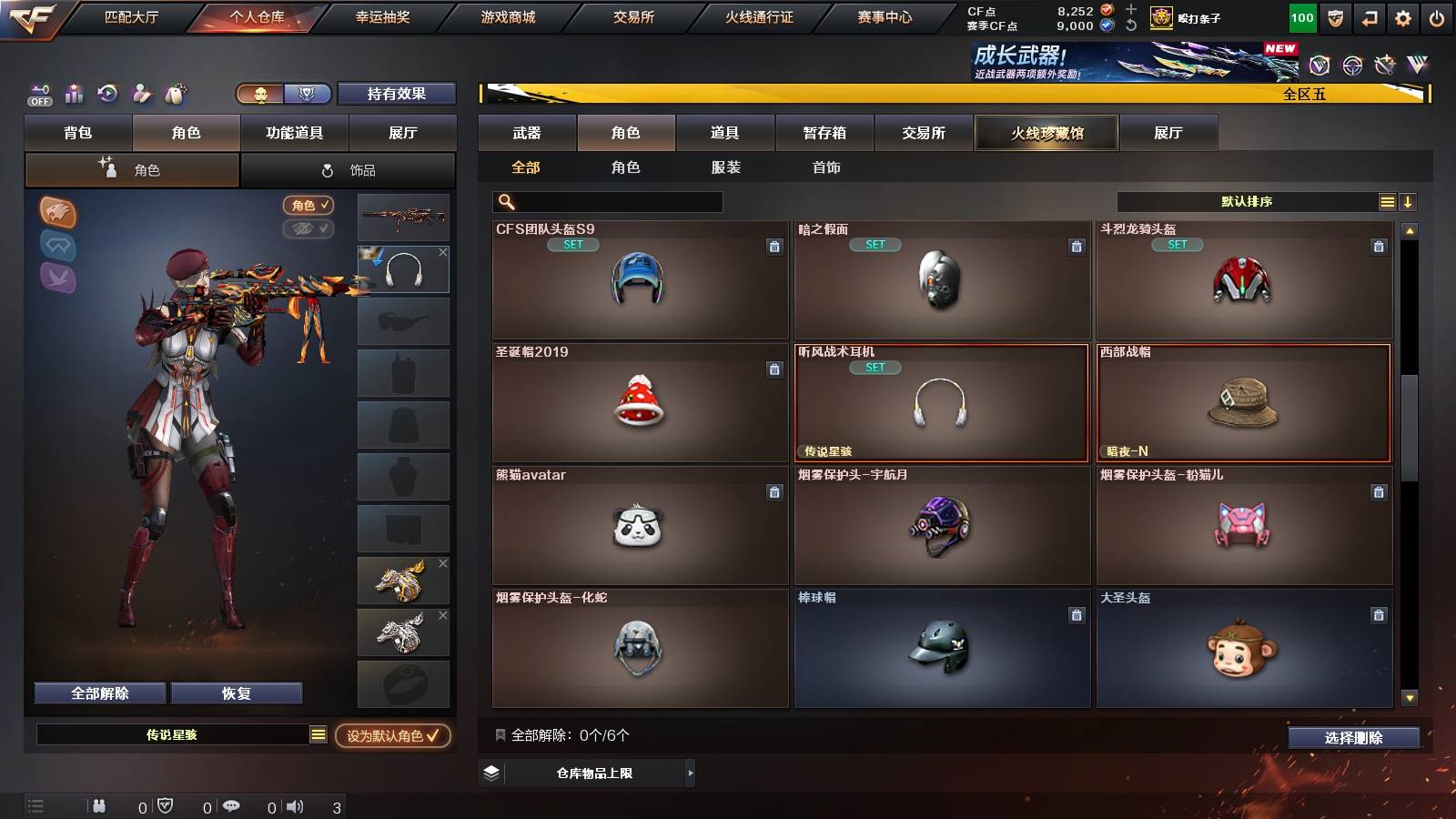Viewport: 1456px width, 819px height.
Task: Click the 全部解除 button under the character
Action: [98, 693]
